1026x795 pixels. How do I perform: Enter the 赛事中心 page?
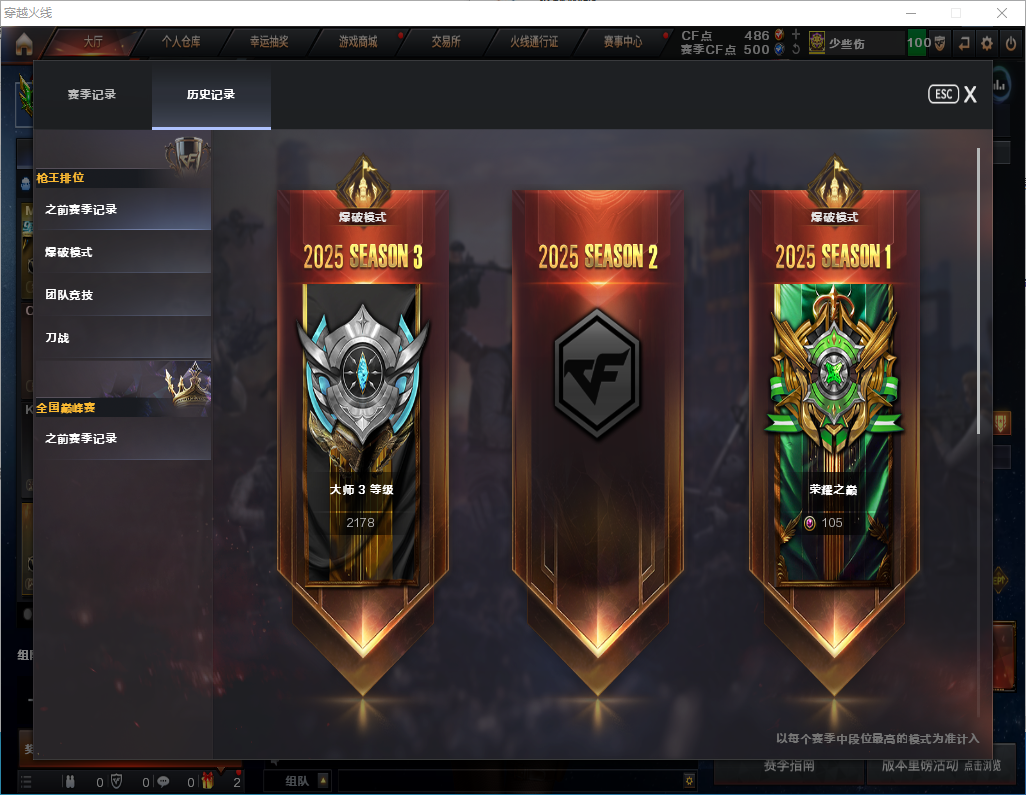click(622, 42)
